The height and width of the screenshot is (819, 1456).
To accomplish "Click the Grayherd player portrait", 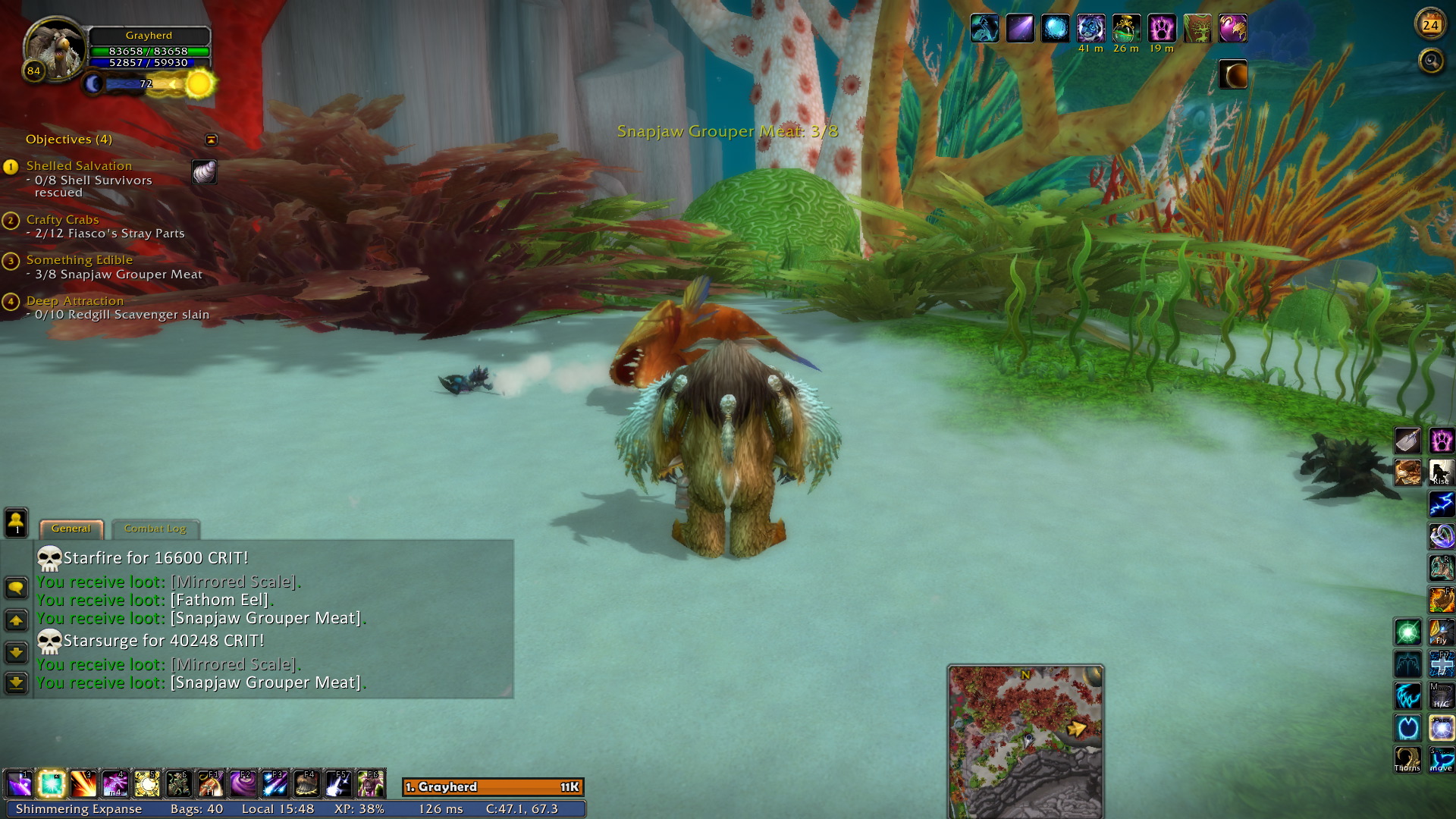I will pos(55,48).
